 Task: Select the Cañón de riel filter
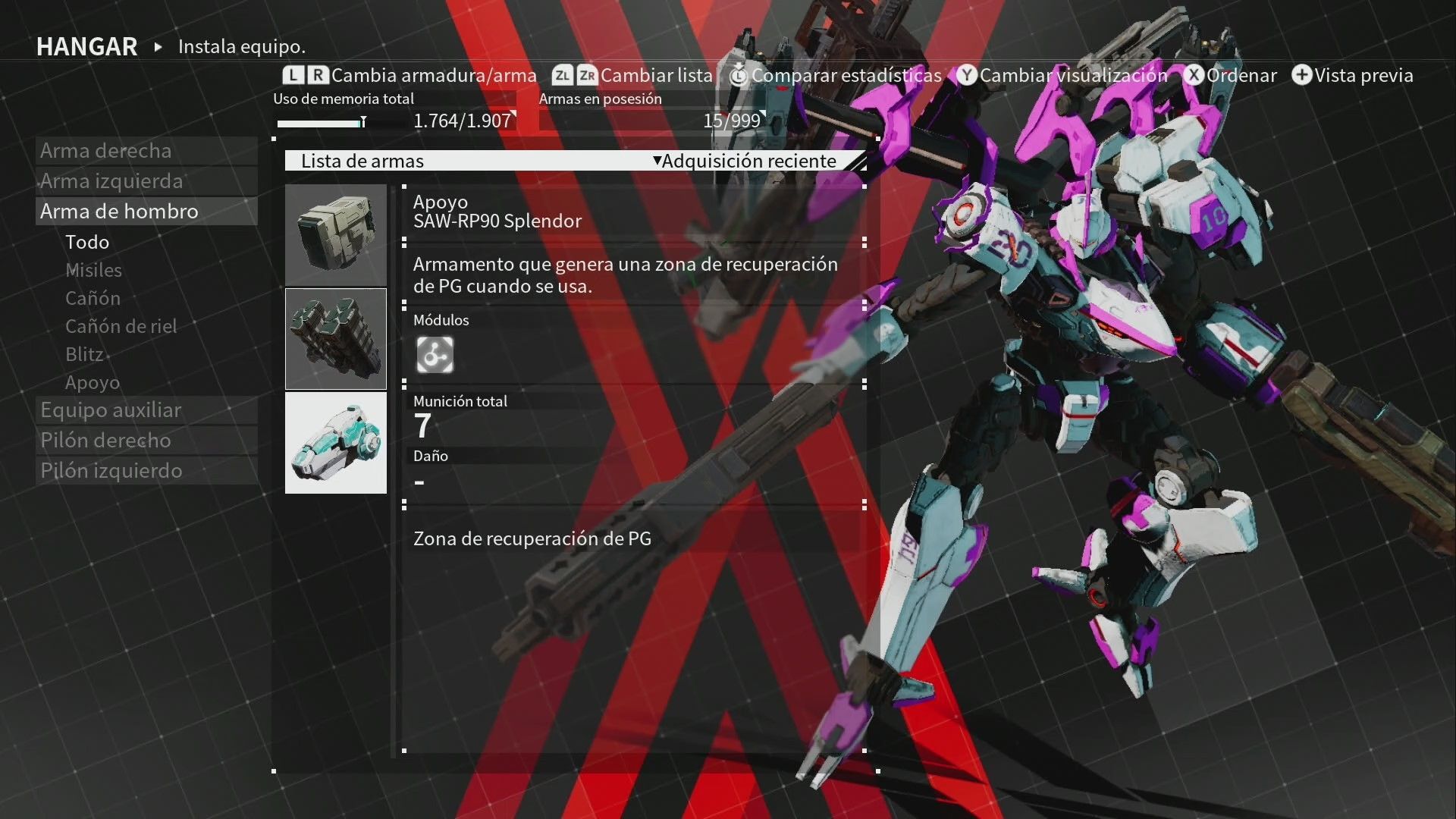(121, 326)
